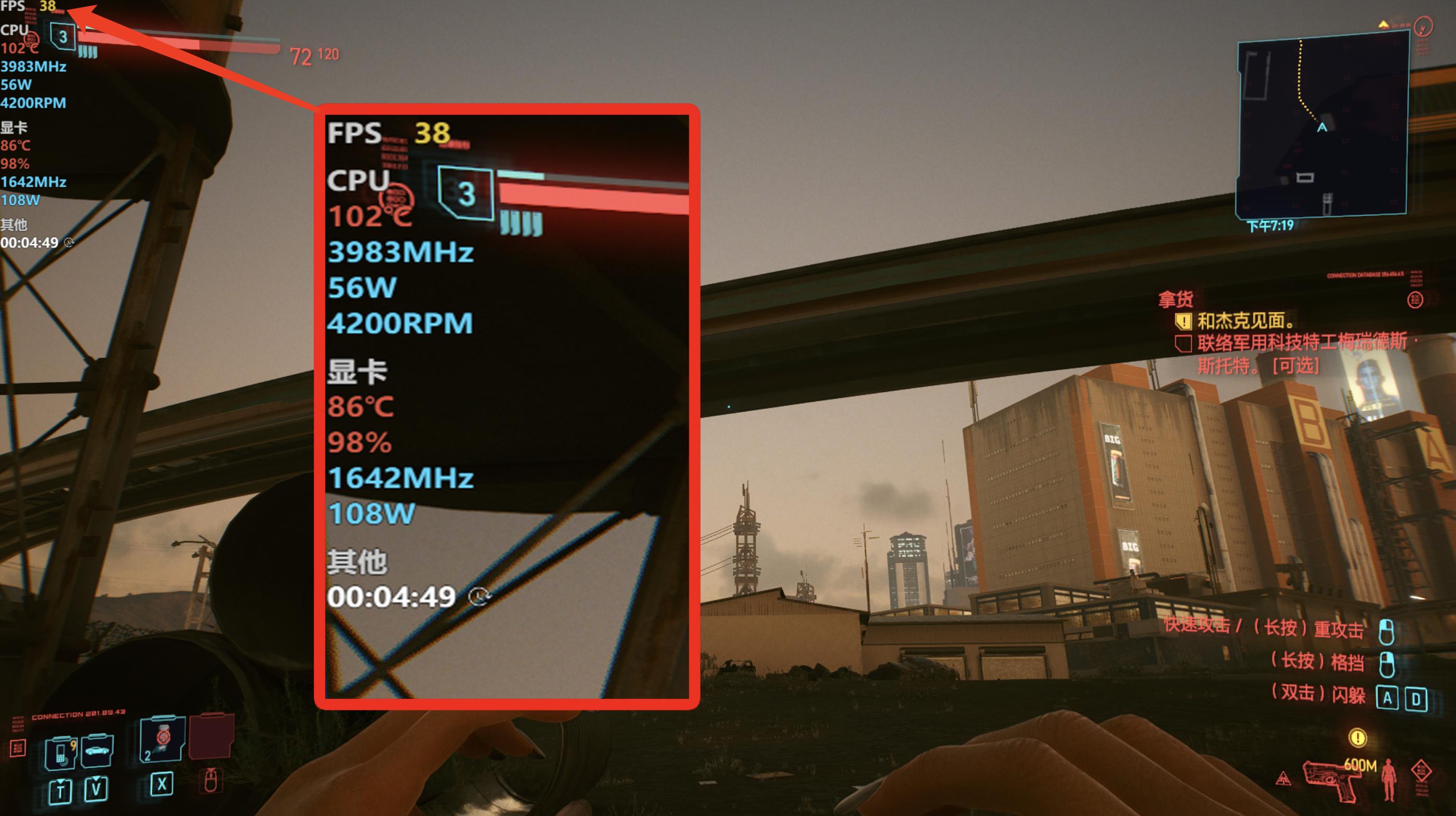The image size is (1456, 816).
Task: Open the 拿货 quest tracker title
Action: [x=1175, y=298]
